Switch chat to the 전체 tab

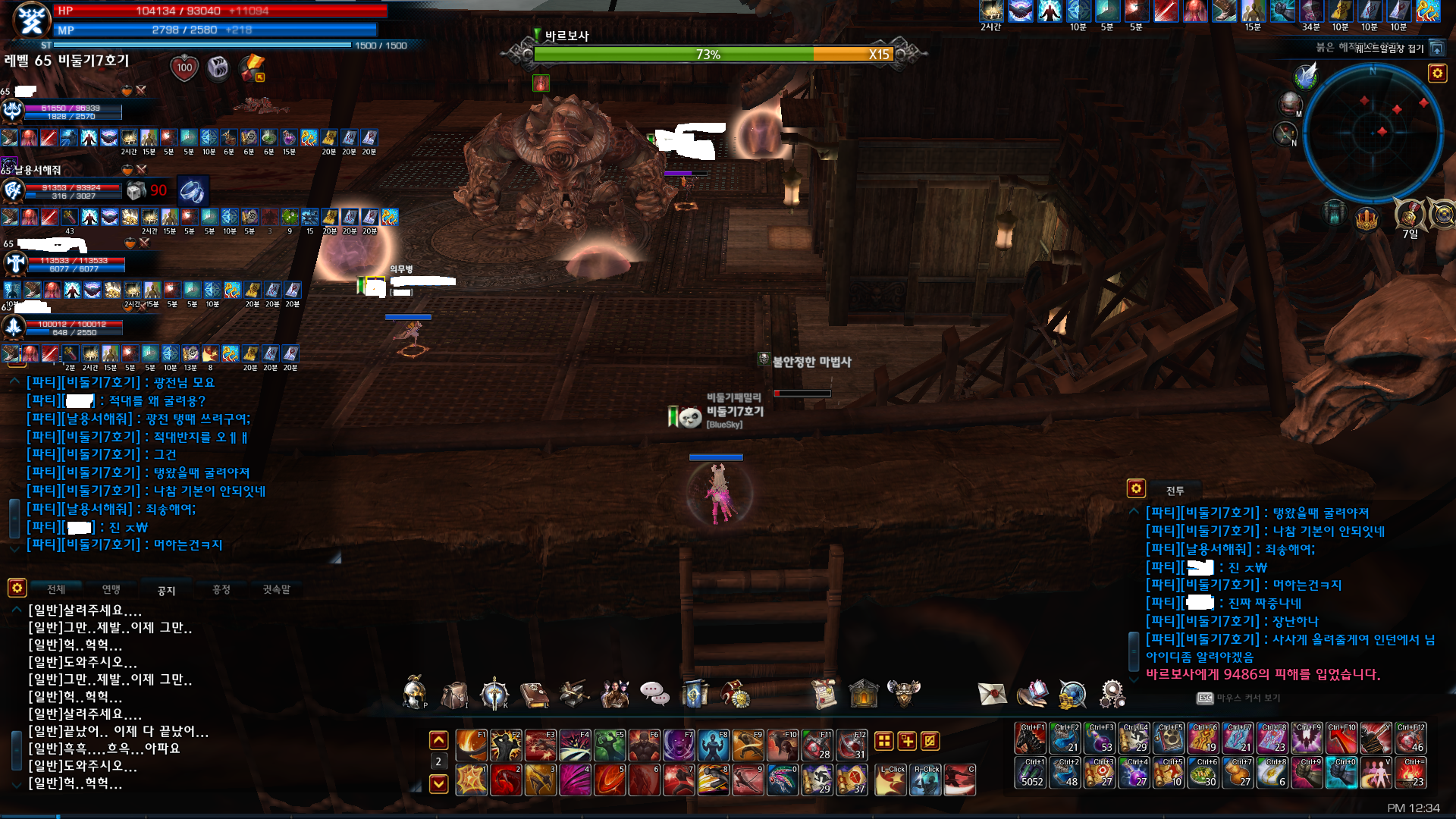coord(56,589)
